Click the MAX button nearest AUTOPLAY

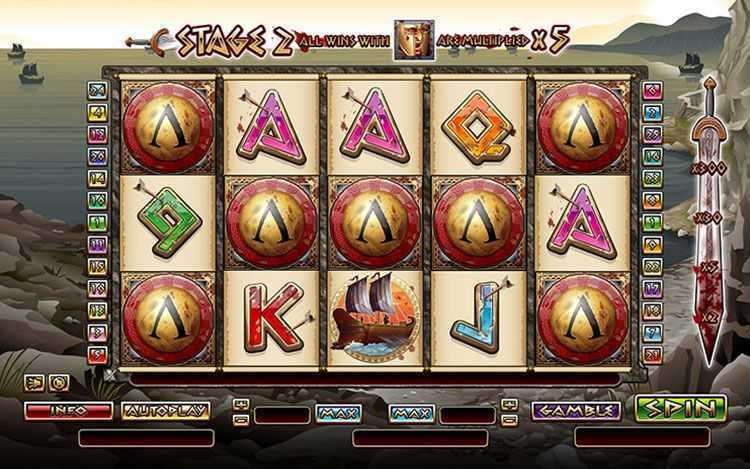pos(338,411)
